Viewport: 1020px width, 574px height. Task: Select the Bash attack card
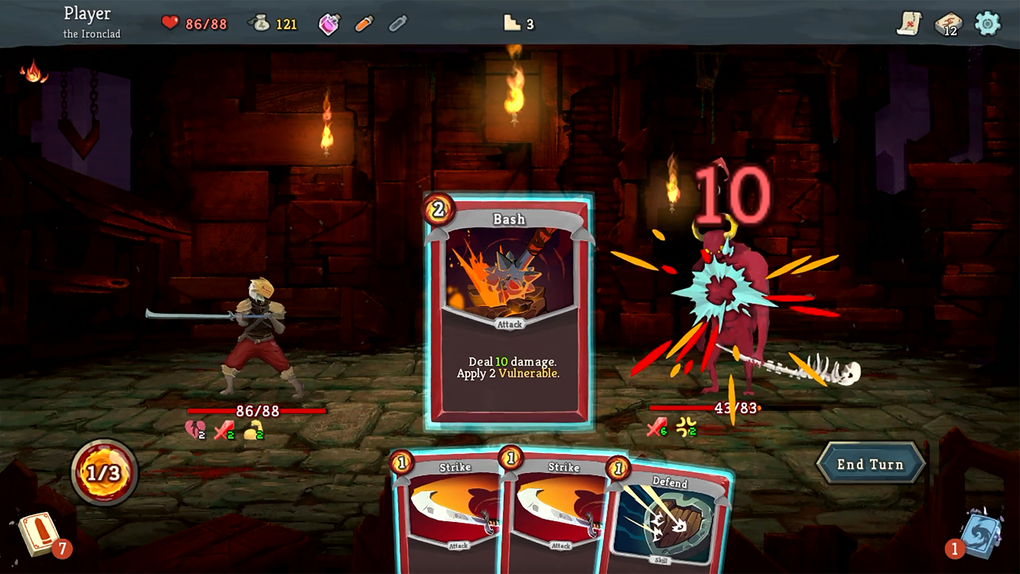508,312
